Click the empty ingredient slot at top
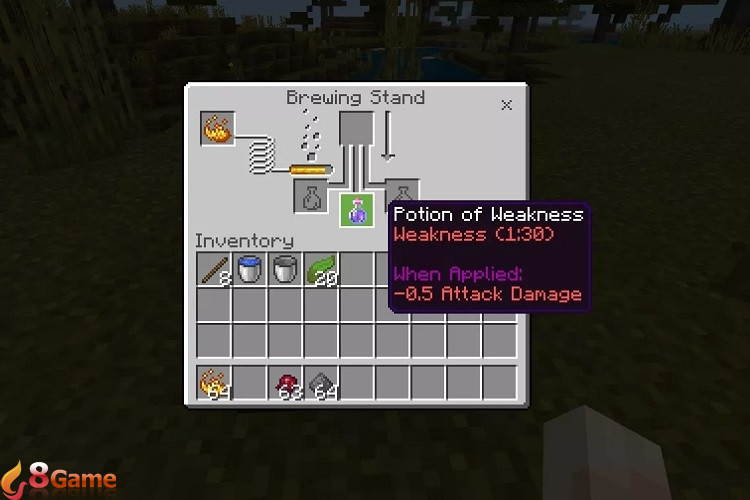 coord(357,128)
